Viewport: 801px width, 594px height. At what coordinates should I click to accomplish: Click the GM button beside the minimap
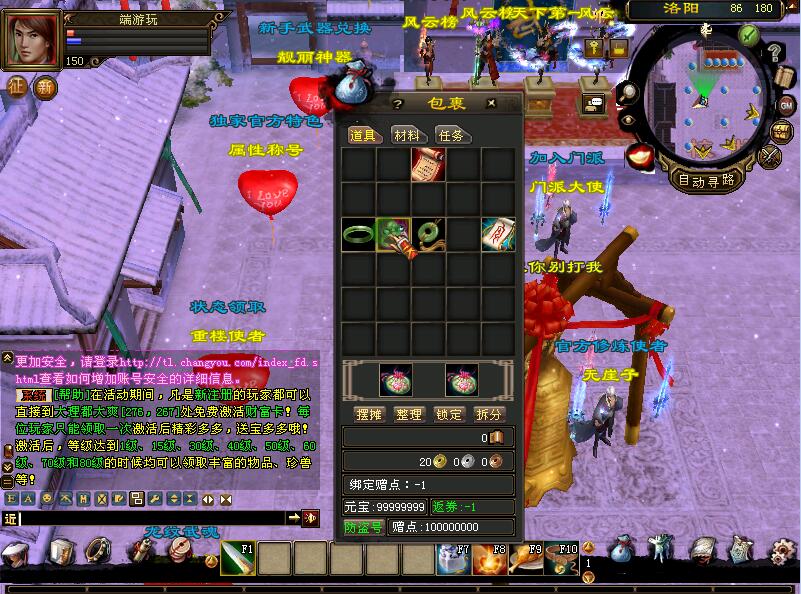pyautogui.click(x=786, y=105)
